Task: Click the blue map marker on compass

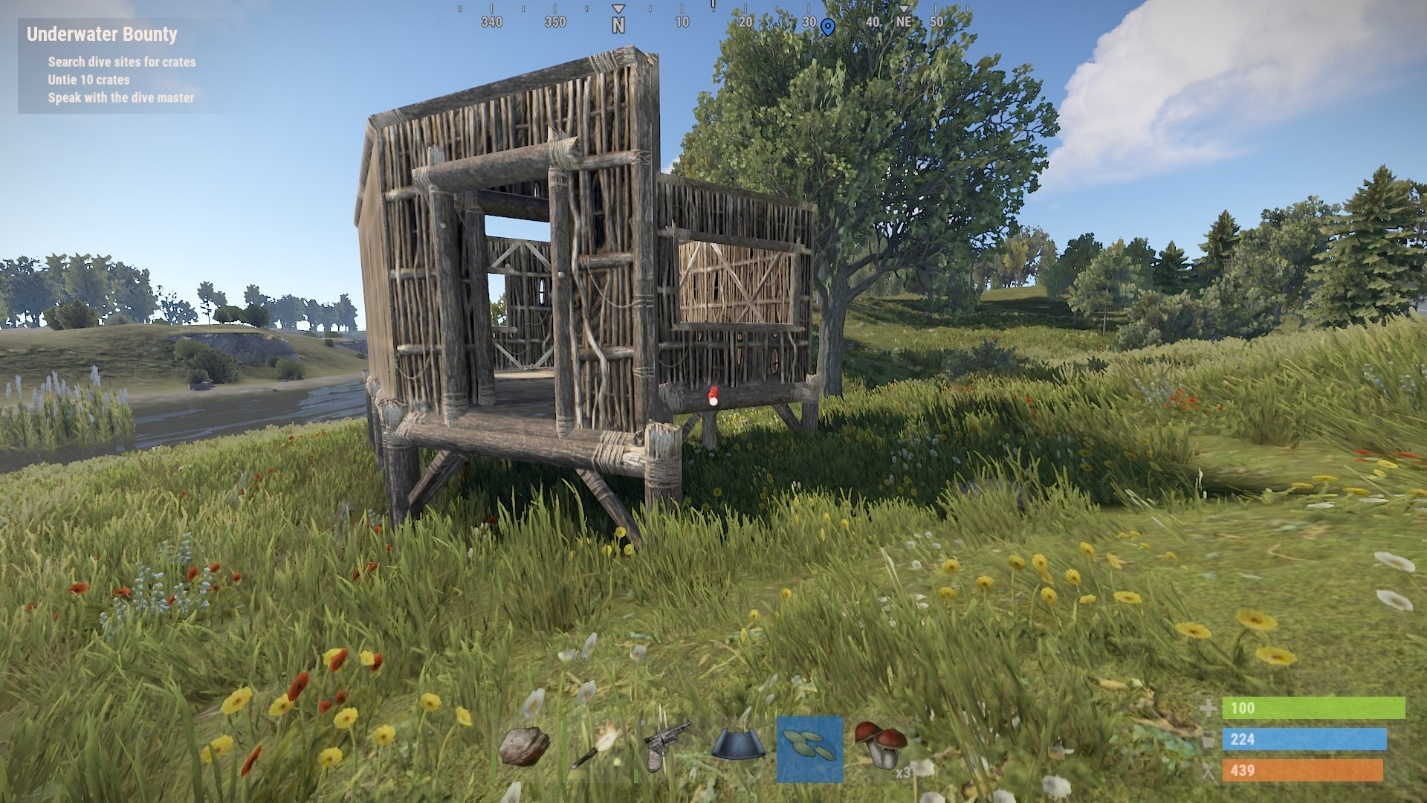Action: tap(827, 27)
